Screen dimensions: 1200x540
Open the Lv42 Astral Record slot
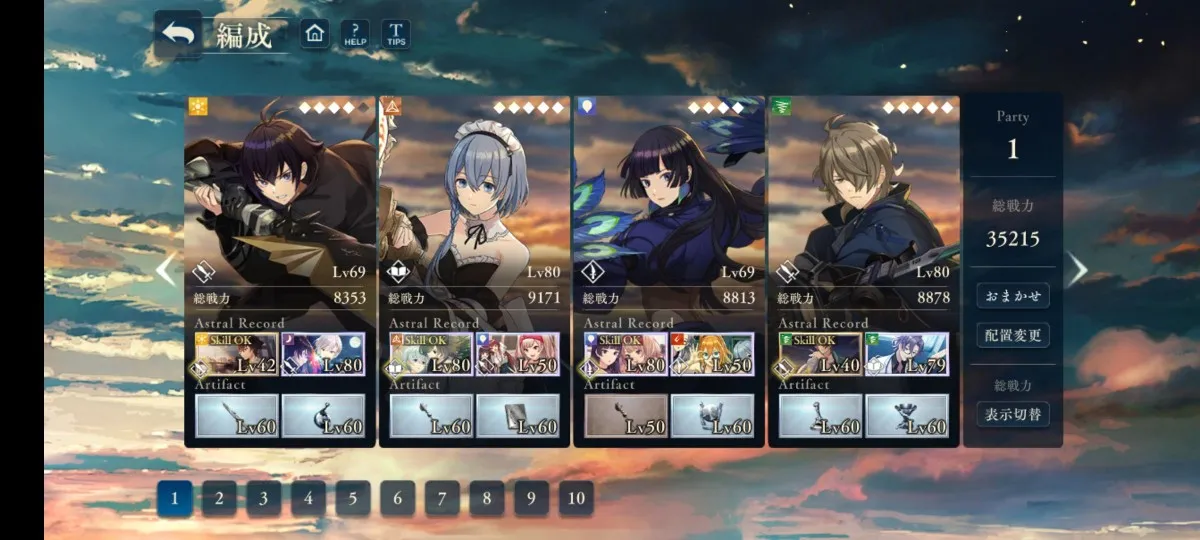237,355
